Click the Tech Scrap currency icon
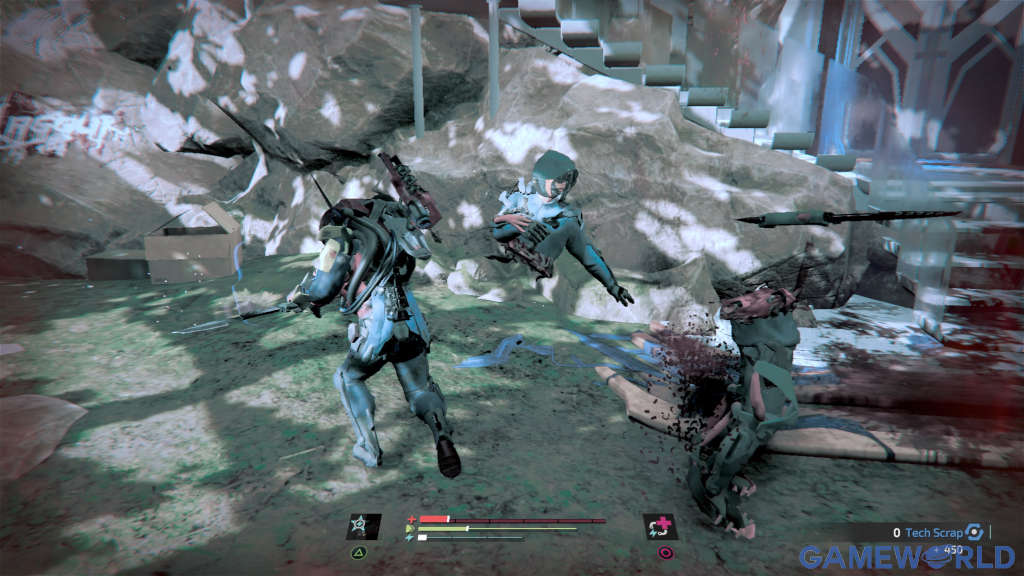Image resolution: width=1024 pixels, height=576 pixels. coord(975,533)
